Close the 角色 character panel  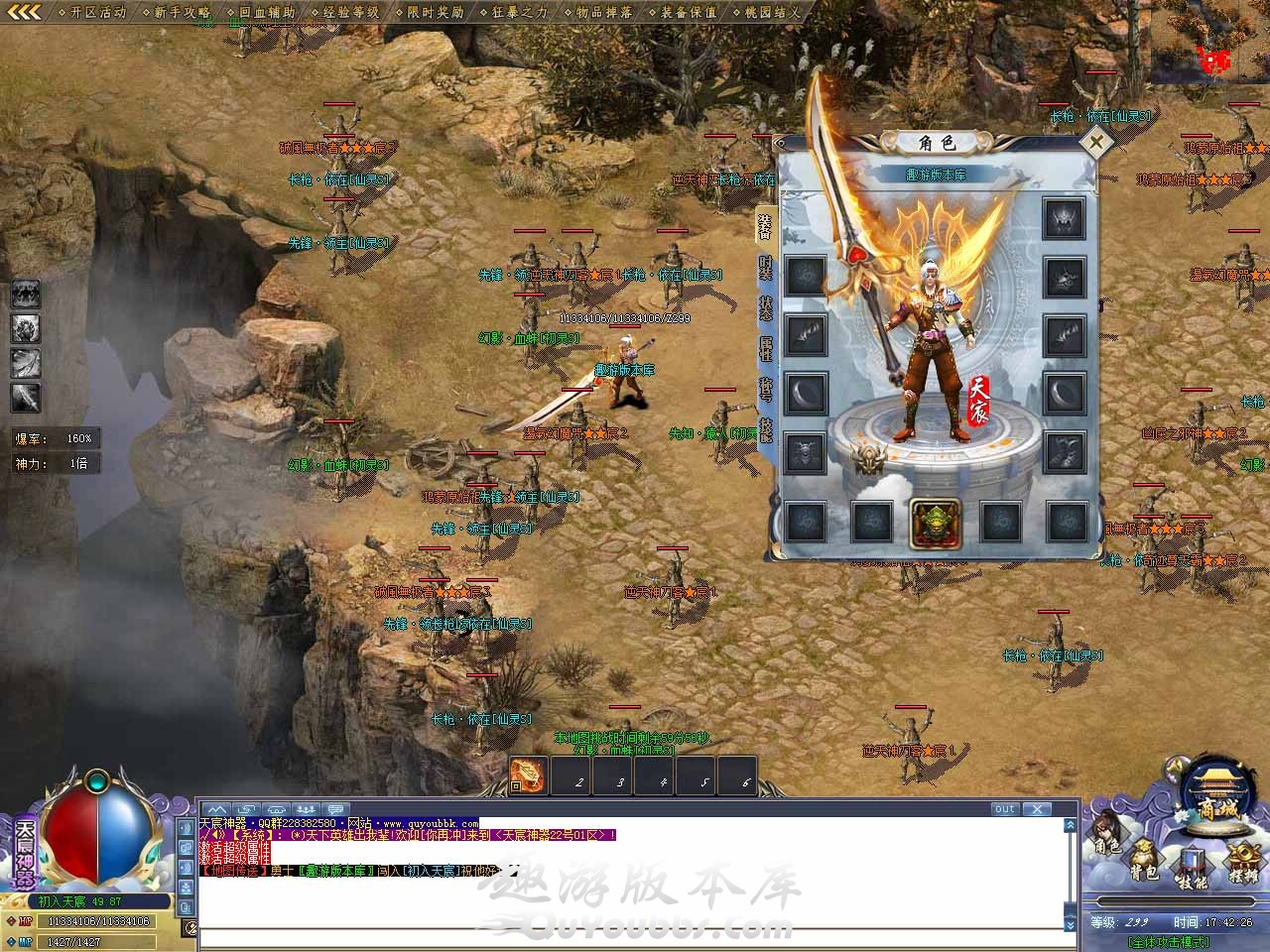coord(1096,142)
